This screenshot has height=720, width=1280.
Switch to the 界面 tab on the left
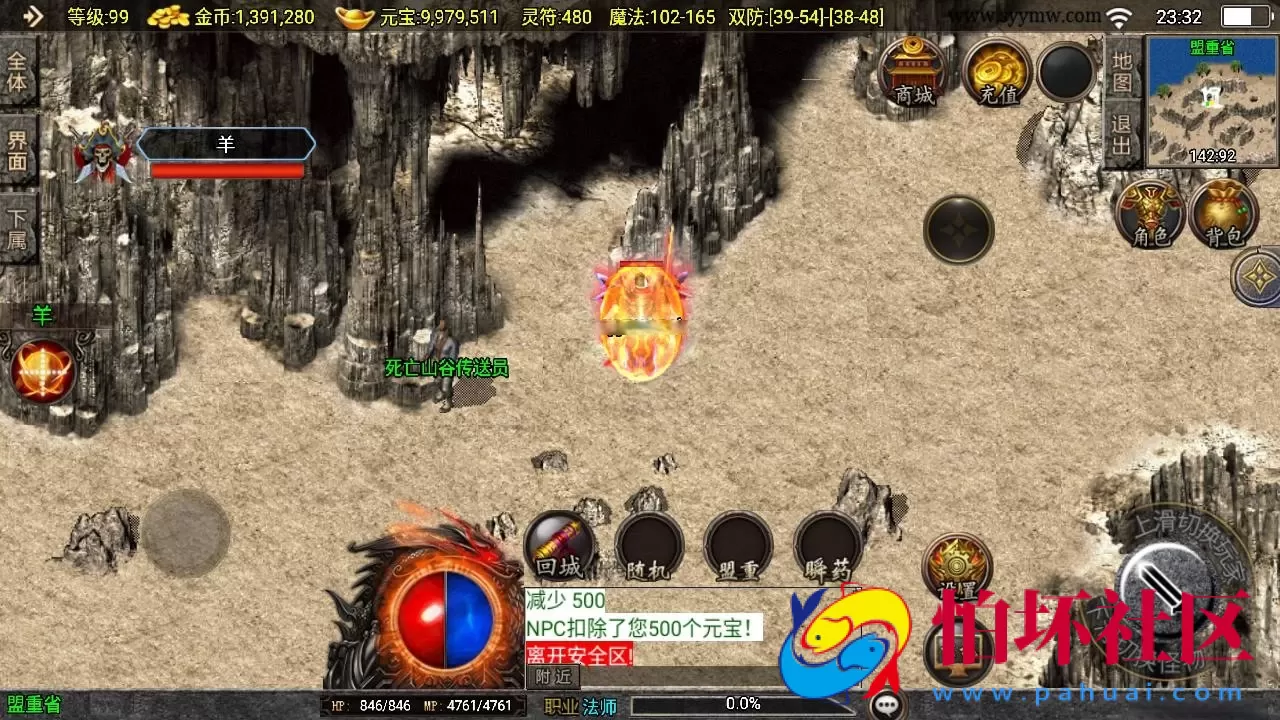(x=14, y=150)
